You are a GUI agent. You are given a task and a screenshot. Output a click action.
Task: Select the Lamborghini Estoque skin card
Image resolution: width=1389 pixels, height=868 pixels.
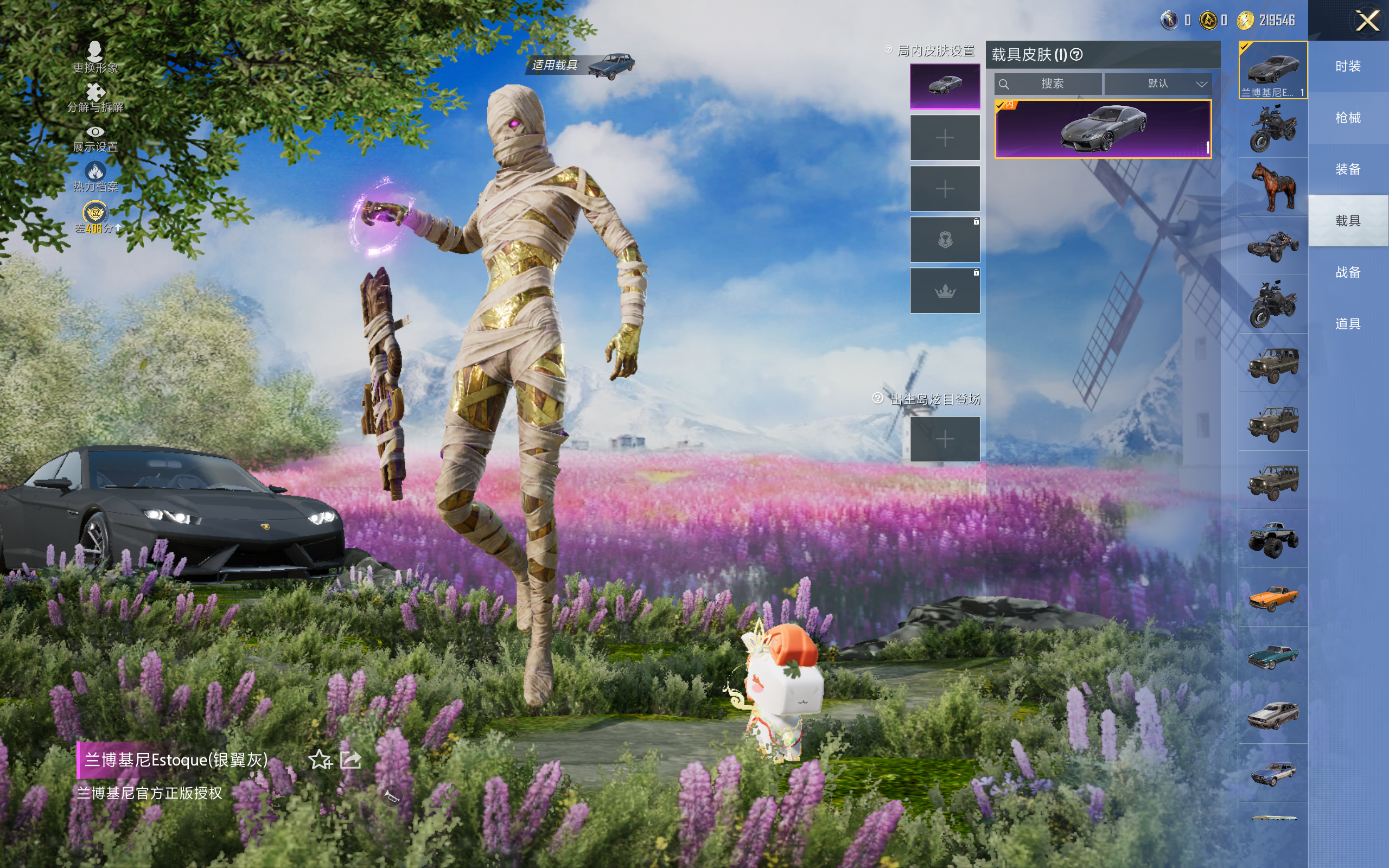pos(1103,129)
